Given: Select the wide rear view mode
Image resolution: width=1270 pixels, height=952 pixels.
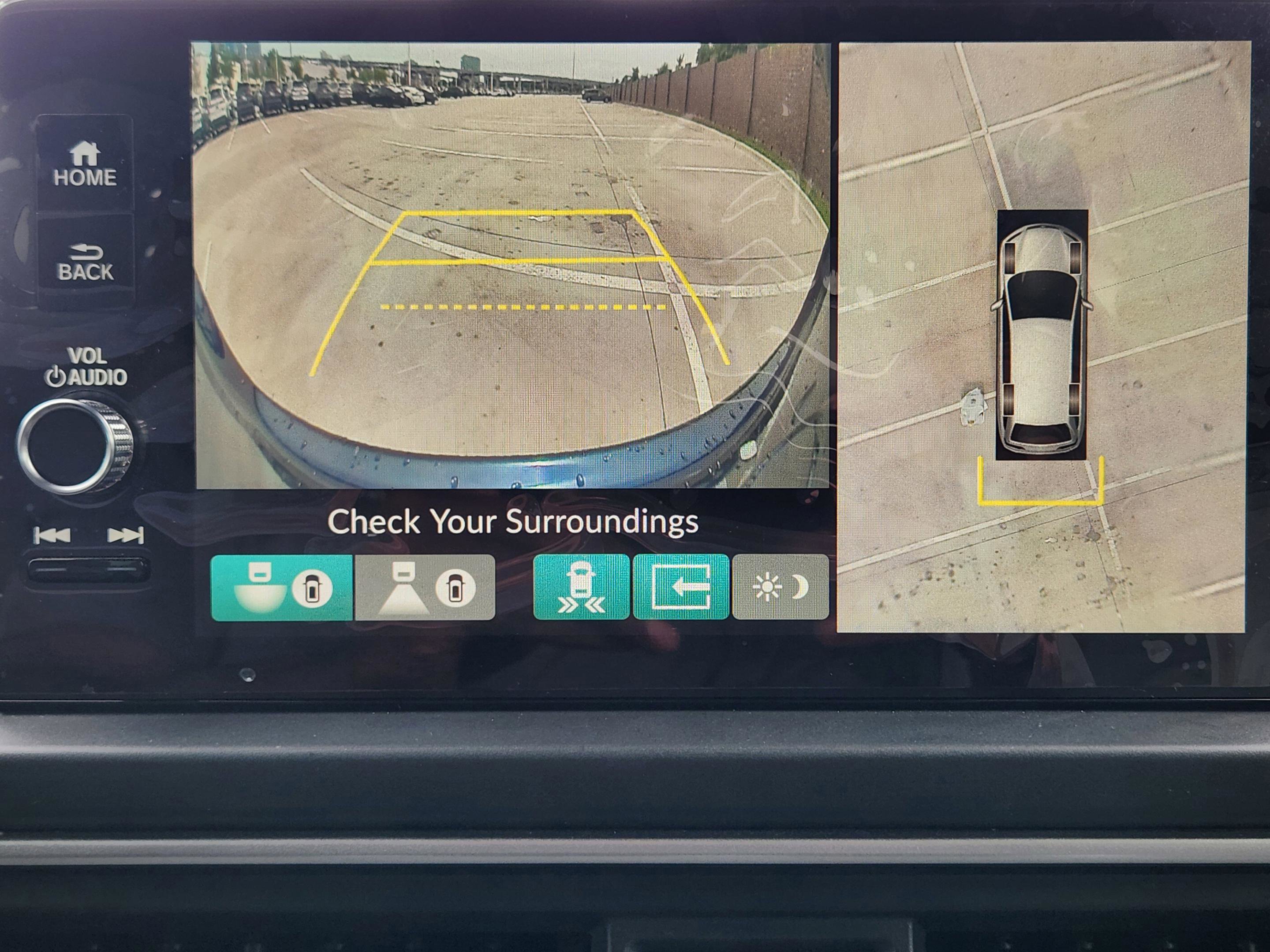Looking at the screenshot, I should point(282,587).
